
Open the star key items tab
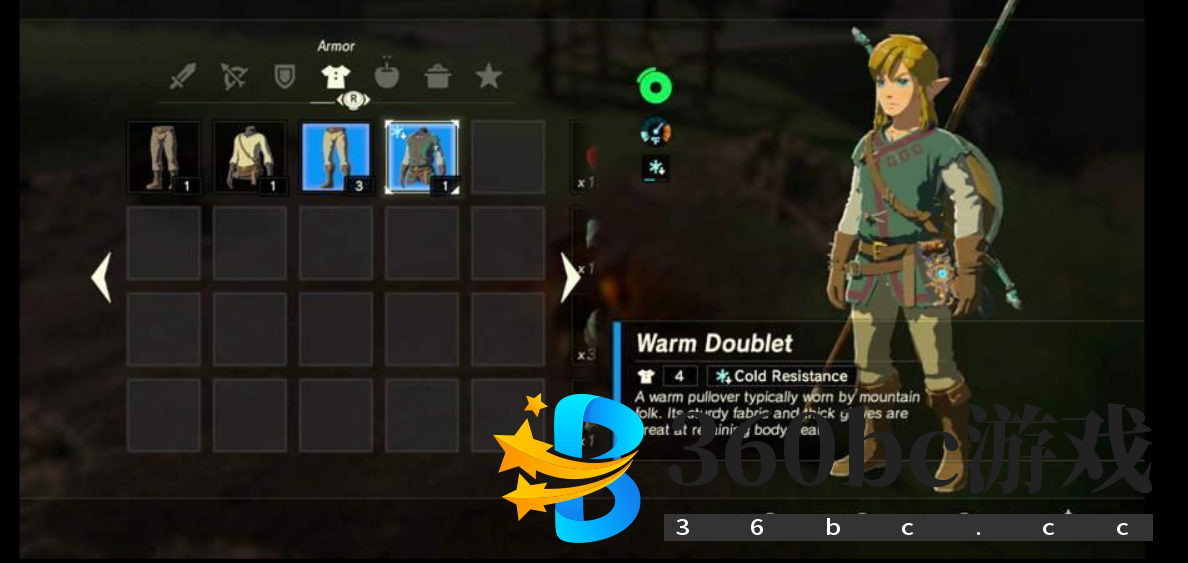(x=488, y=76)
